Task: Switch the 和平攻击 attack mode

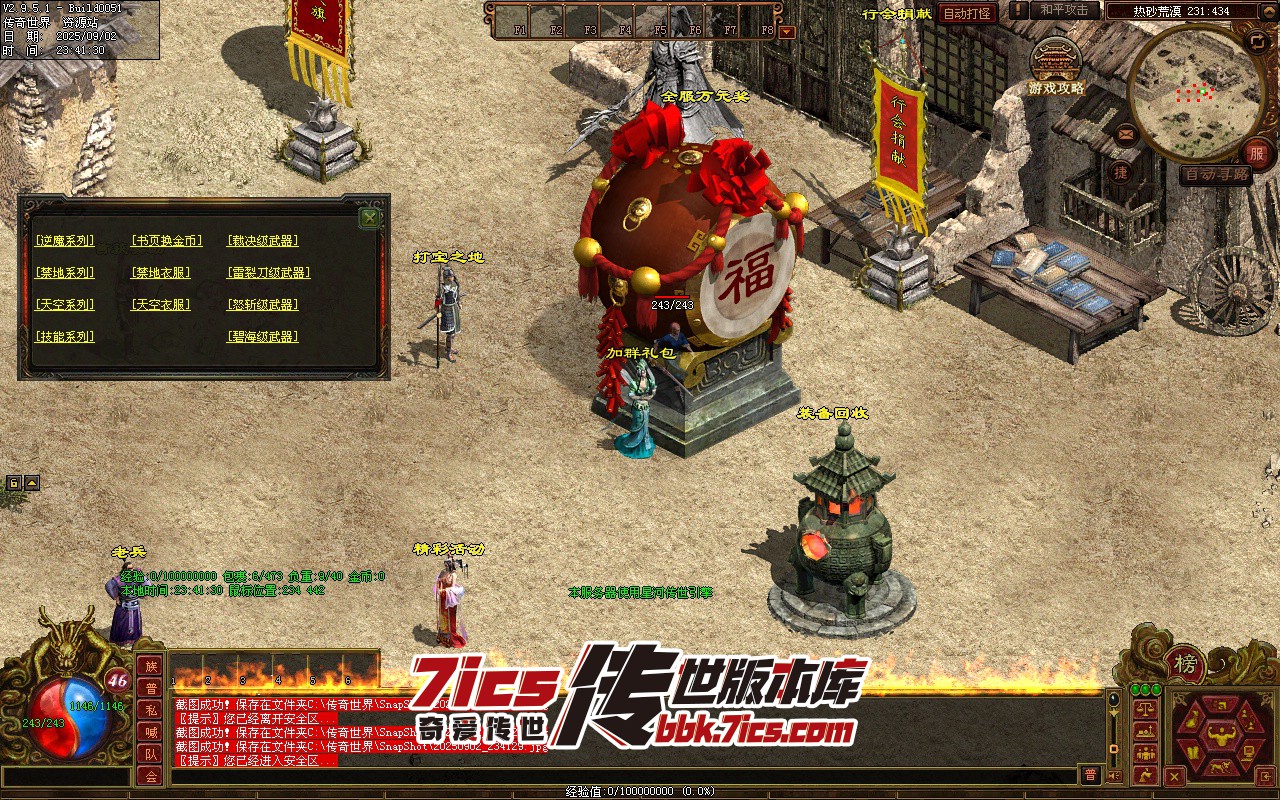Action: (1064, 10)
